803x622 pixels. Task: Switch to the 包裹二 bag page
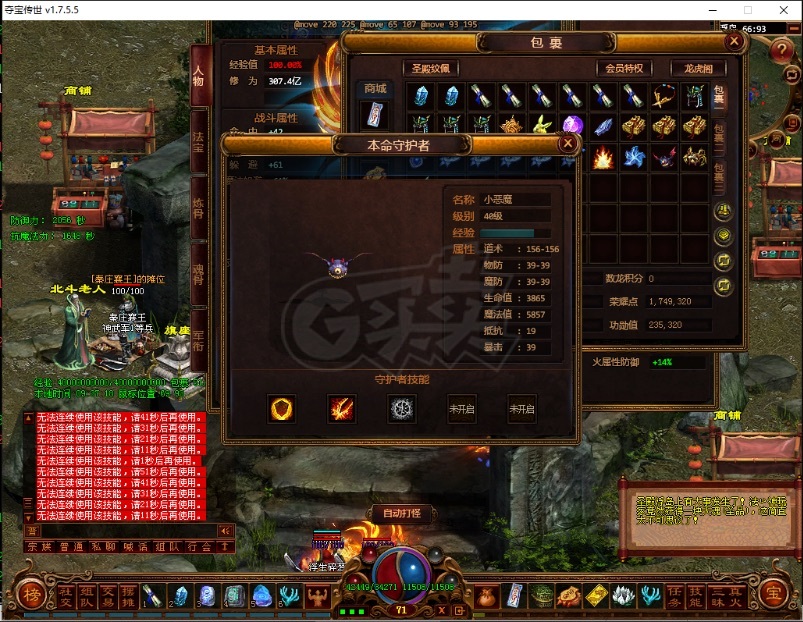click(719, 135)
